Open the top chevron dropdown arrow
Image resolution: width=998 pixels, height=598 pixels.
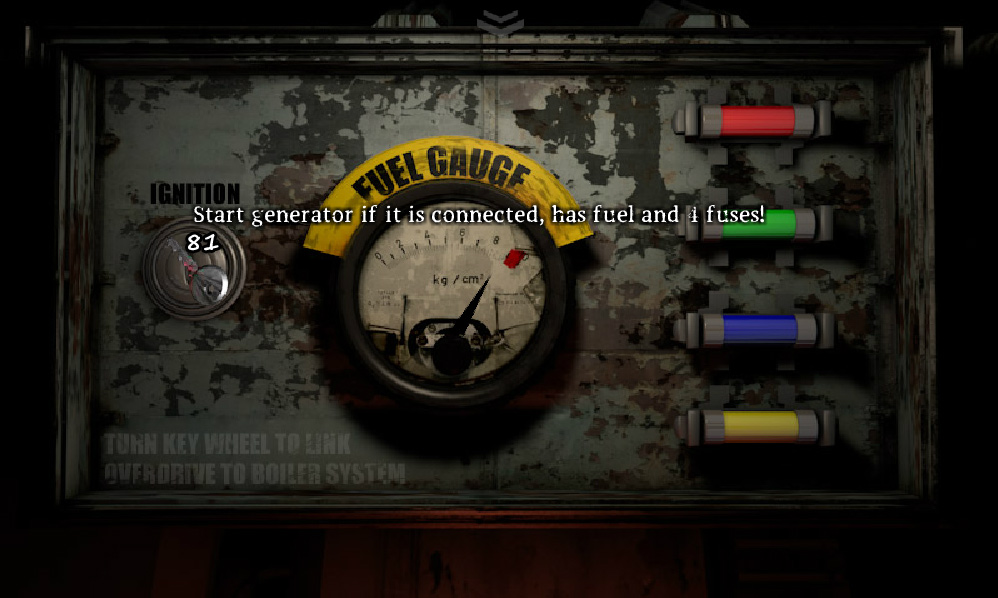pos(499,20)
